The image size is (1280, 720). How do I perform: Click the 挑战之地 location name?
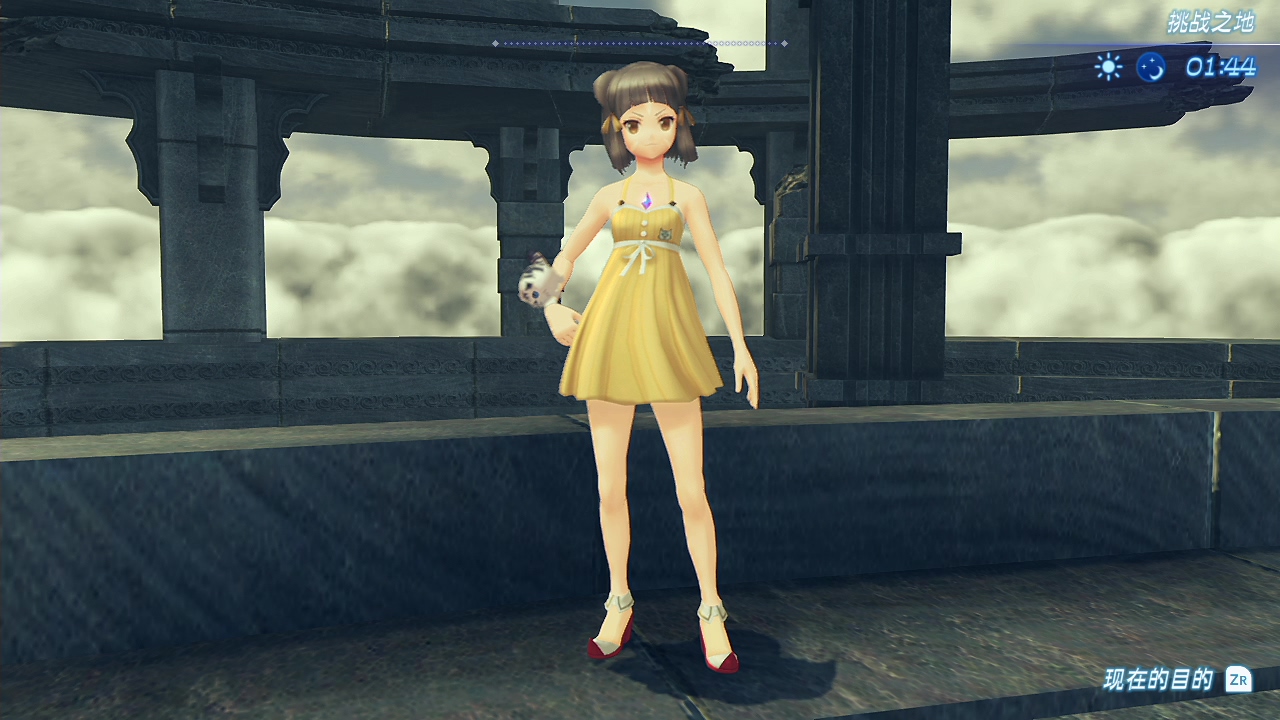click(x=1210, y=22)
